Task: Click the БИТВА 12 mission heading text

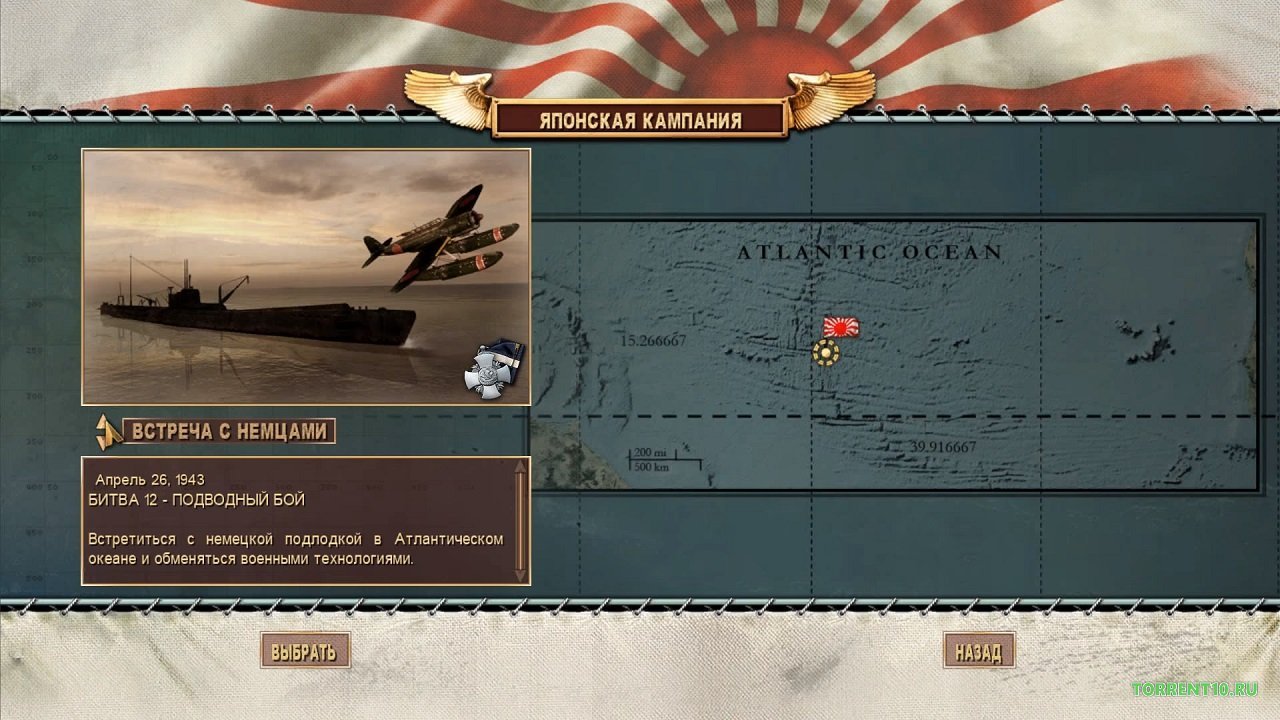Action: click(x=197, y=499)
